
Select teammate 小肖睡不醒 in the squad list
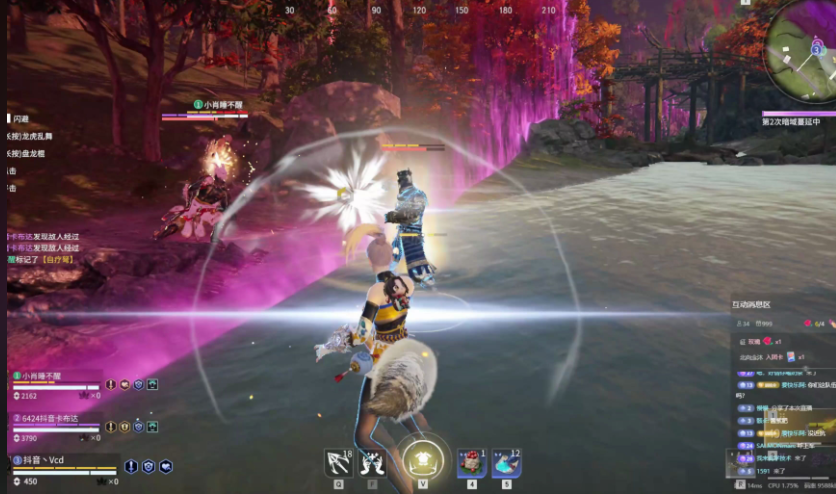point(38,376)
